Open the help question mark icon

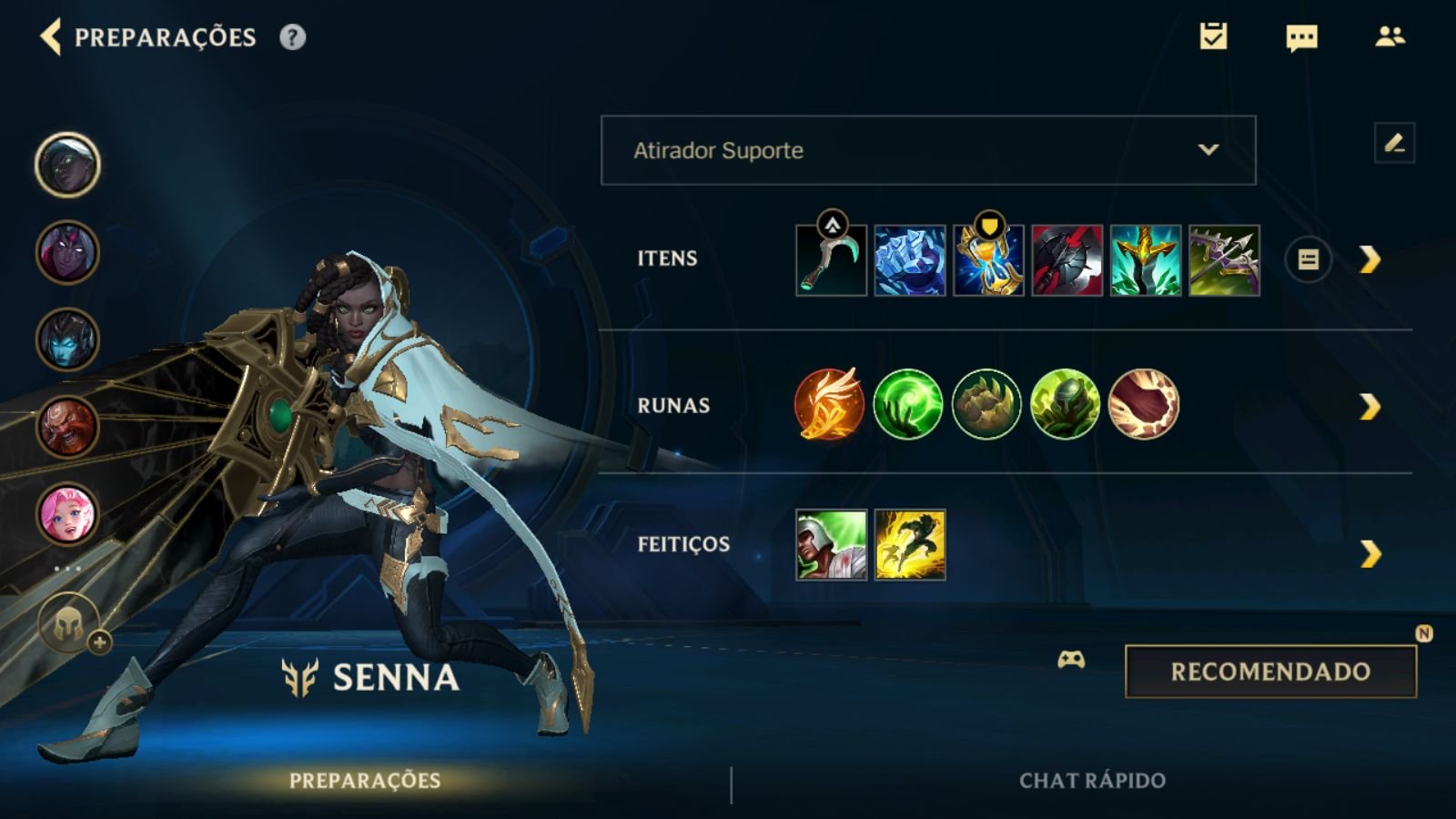click(292, 37)
